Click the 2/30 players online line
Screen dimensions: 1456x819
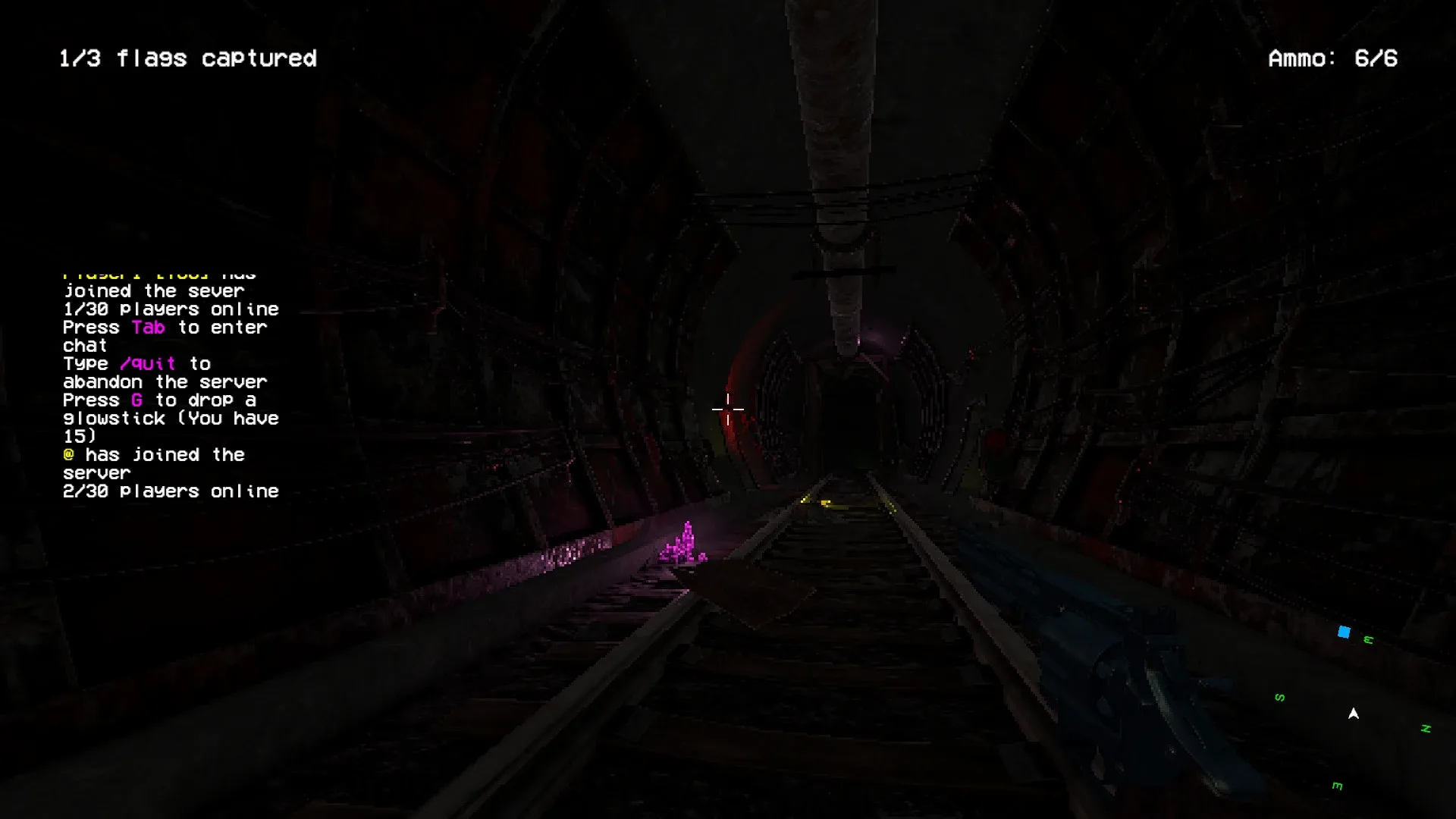[170, 491]
